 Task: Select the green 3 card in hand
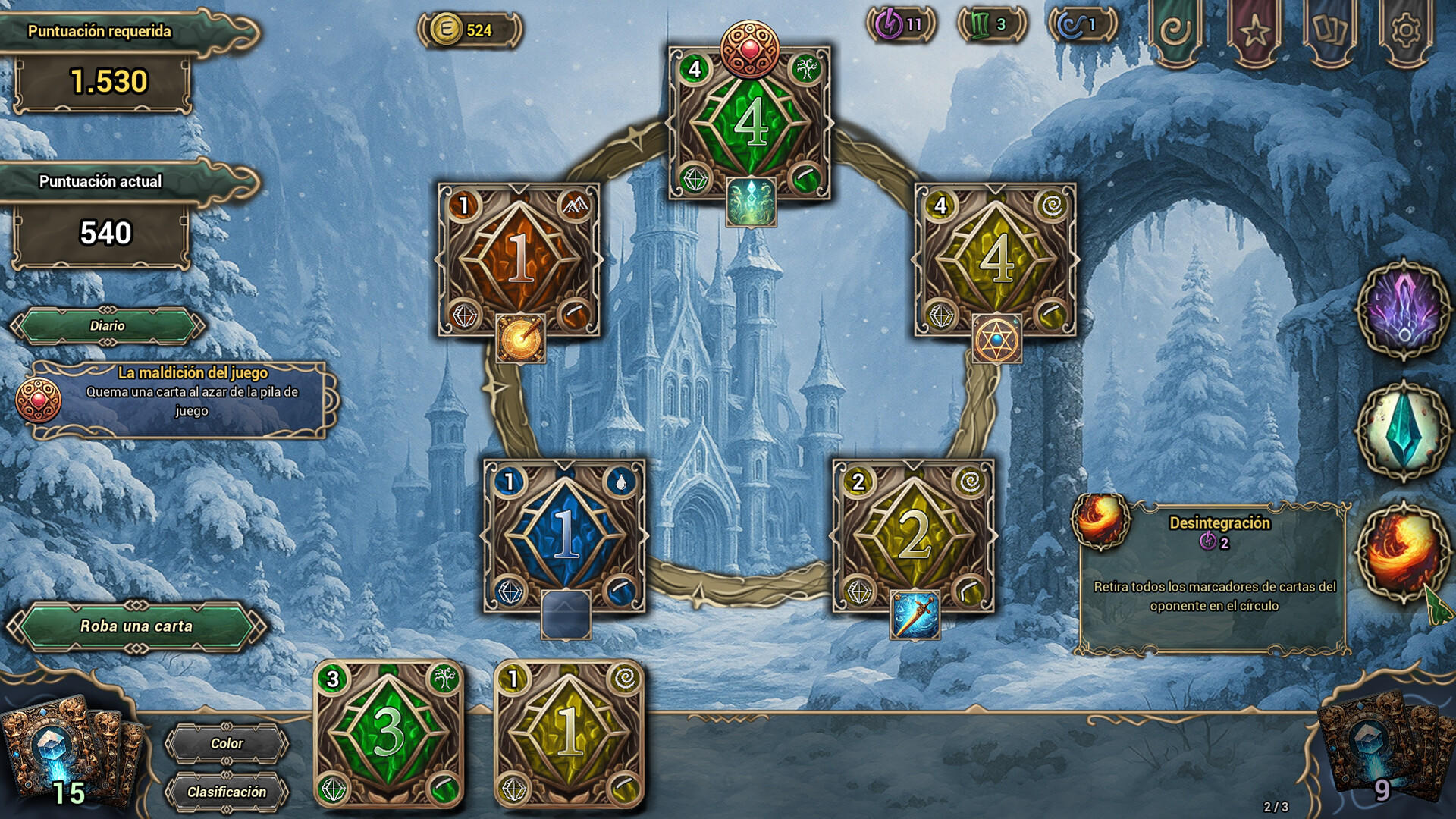tap(388, 733)
